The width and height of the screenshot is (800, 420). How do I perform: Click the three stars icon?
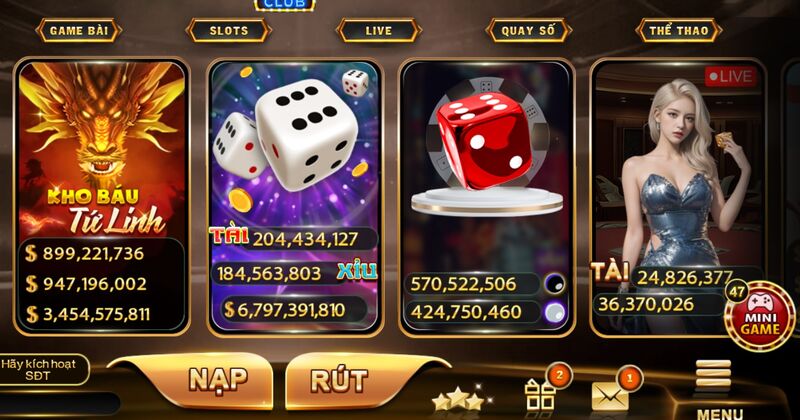pyautogui.click(x=456, y=399)
